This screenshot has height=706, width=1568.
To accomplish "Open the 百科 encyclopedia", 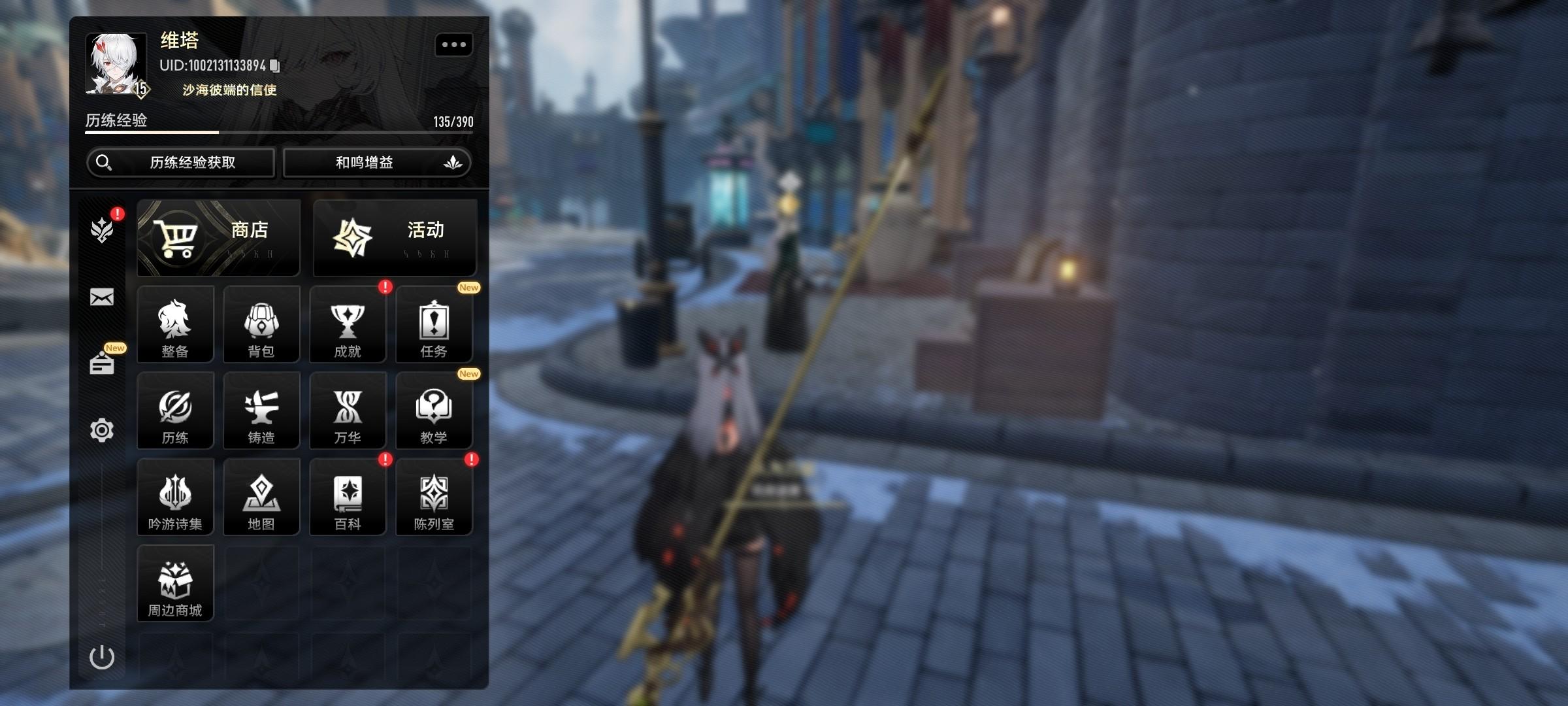I will click(348, 497).
